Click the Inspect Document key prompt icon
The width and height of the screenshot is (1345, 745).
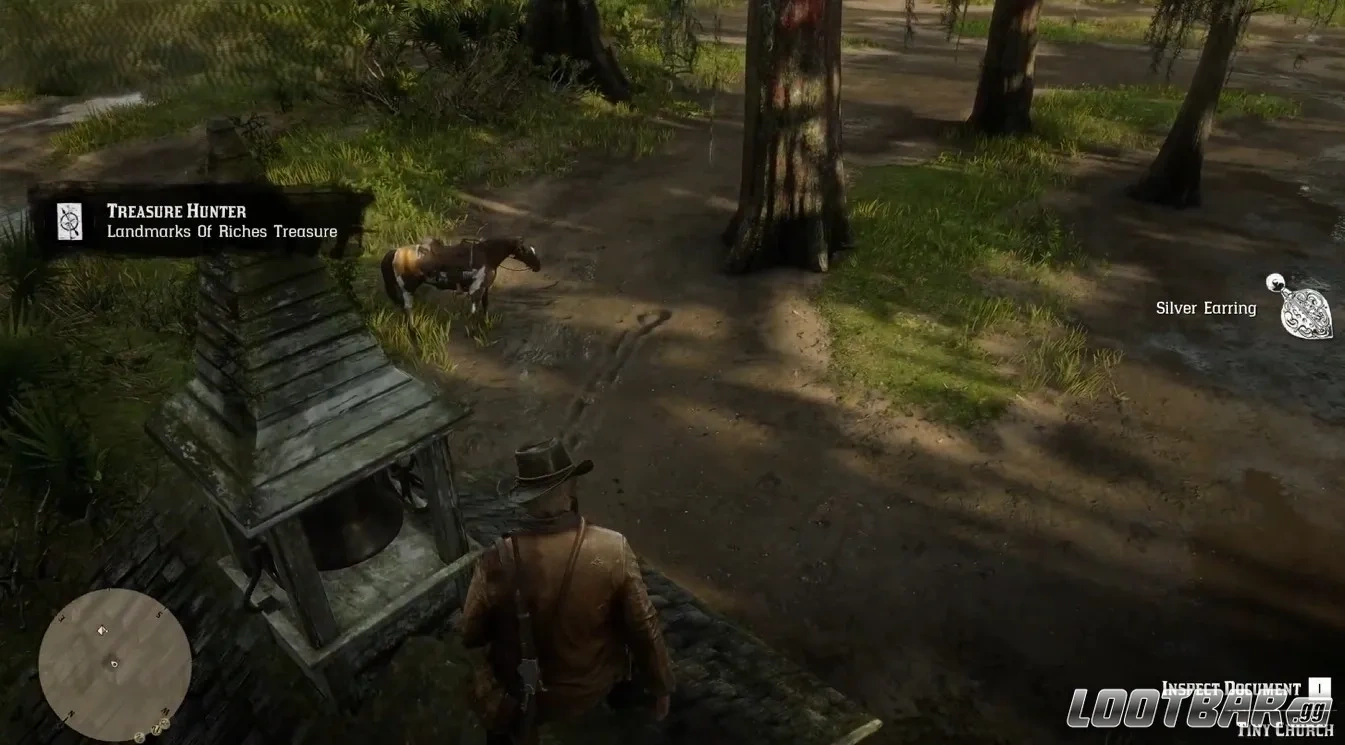(1319, 687)
